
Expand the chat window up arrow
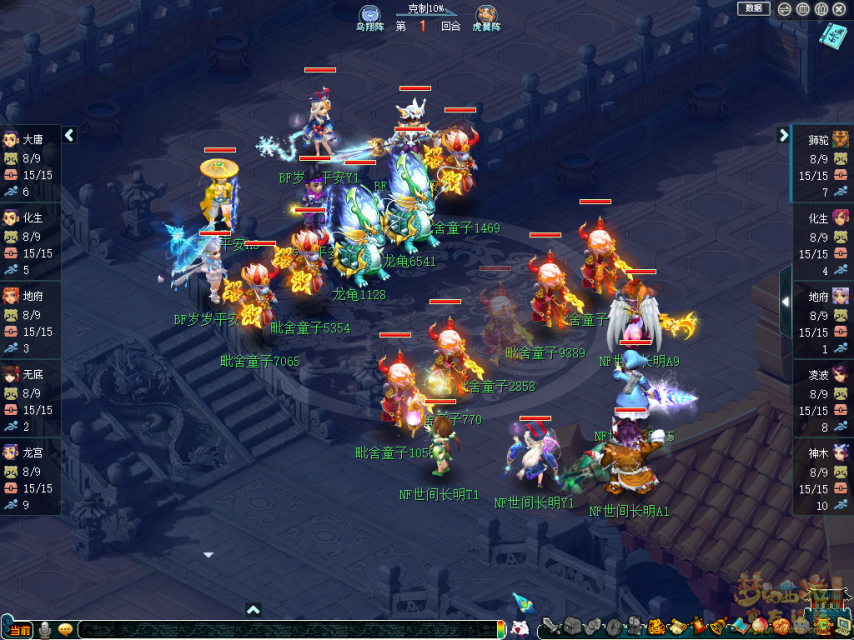point(253,609)
